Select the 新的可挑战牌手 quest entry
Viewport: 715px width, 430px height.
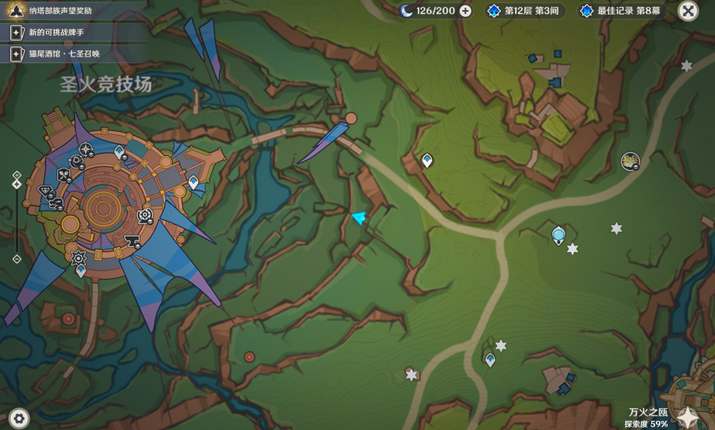[x=60, y=32]
